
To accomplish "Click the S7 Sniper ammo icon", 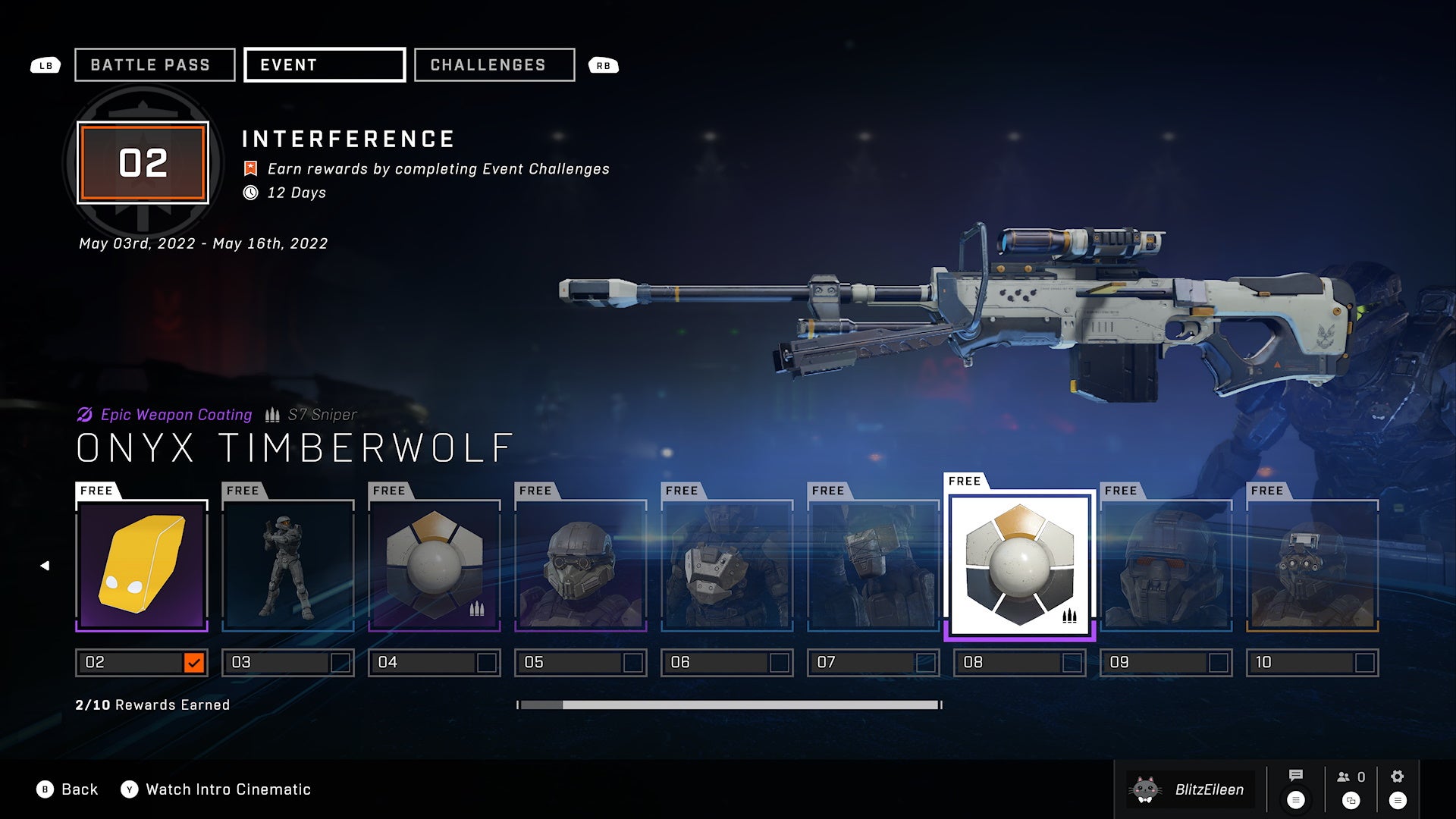I will (x=272, y=415).
